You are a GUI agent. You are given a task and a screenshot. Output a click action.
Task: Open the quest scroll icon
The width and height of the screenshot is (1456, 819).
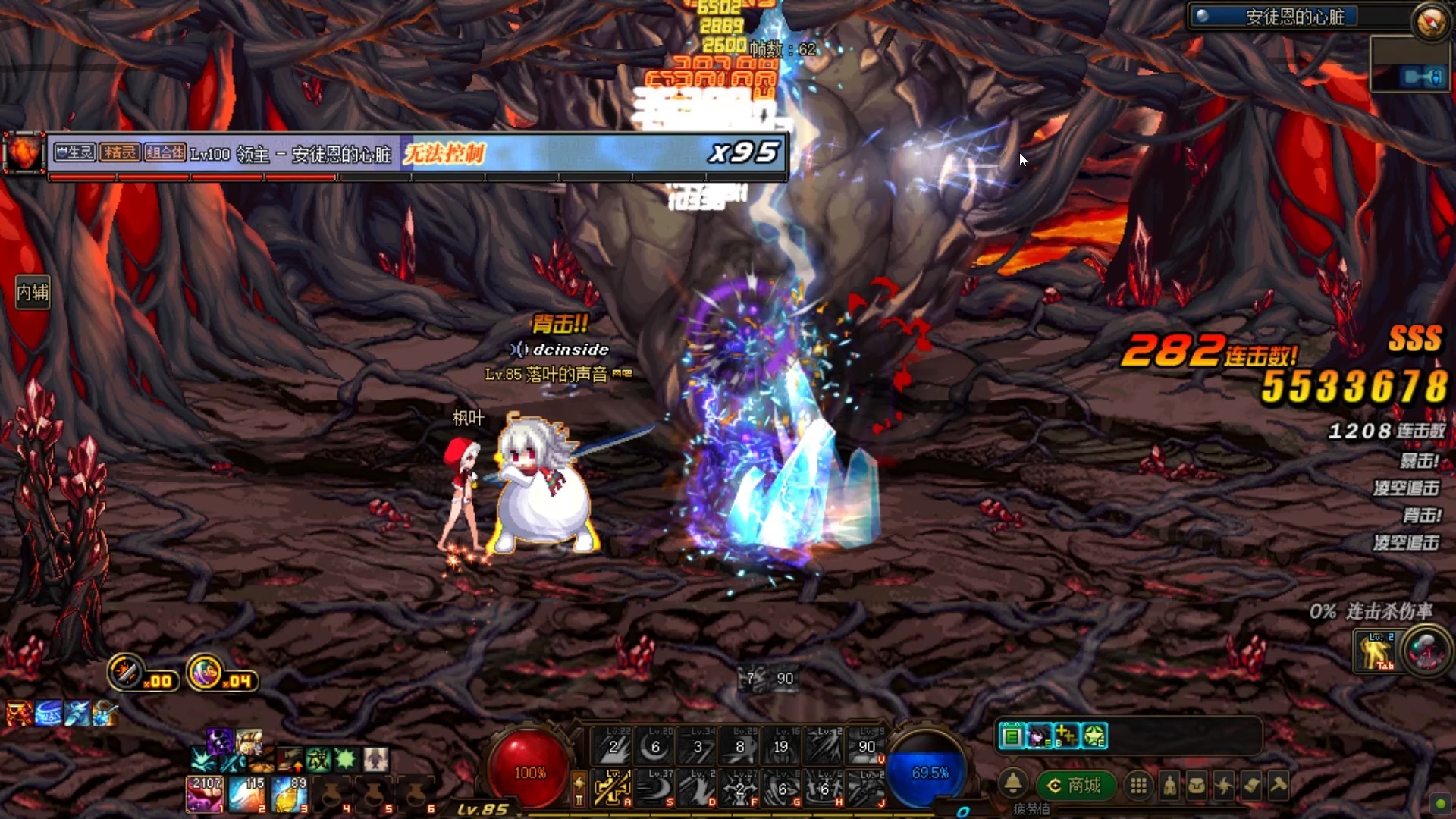click(1251, 786)
